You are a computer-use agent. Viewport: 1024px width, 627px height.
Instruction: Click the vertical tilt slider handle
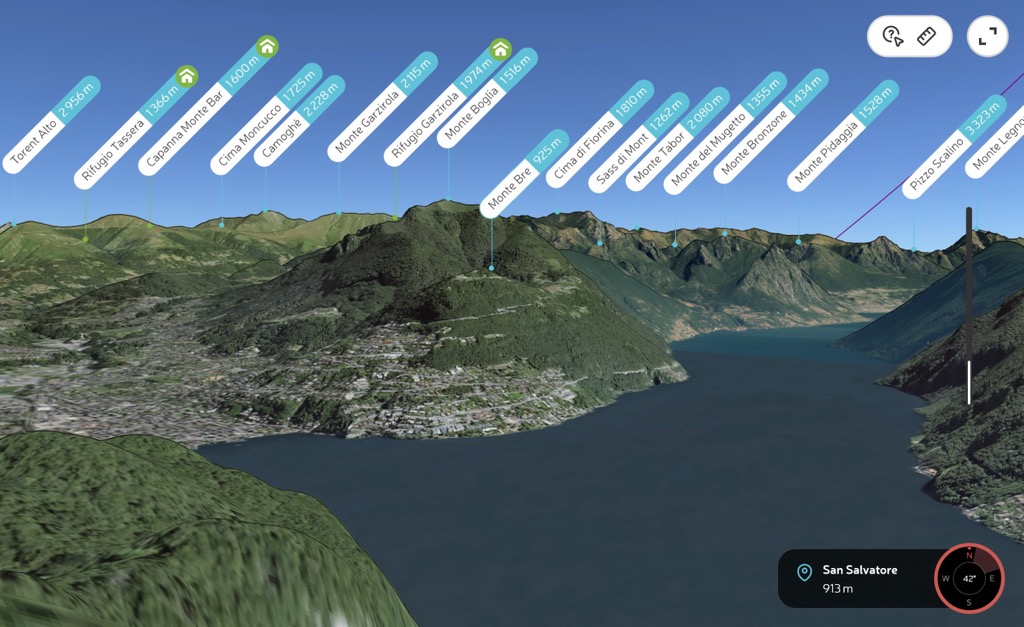[968, 382]
